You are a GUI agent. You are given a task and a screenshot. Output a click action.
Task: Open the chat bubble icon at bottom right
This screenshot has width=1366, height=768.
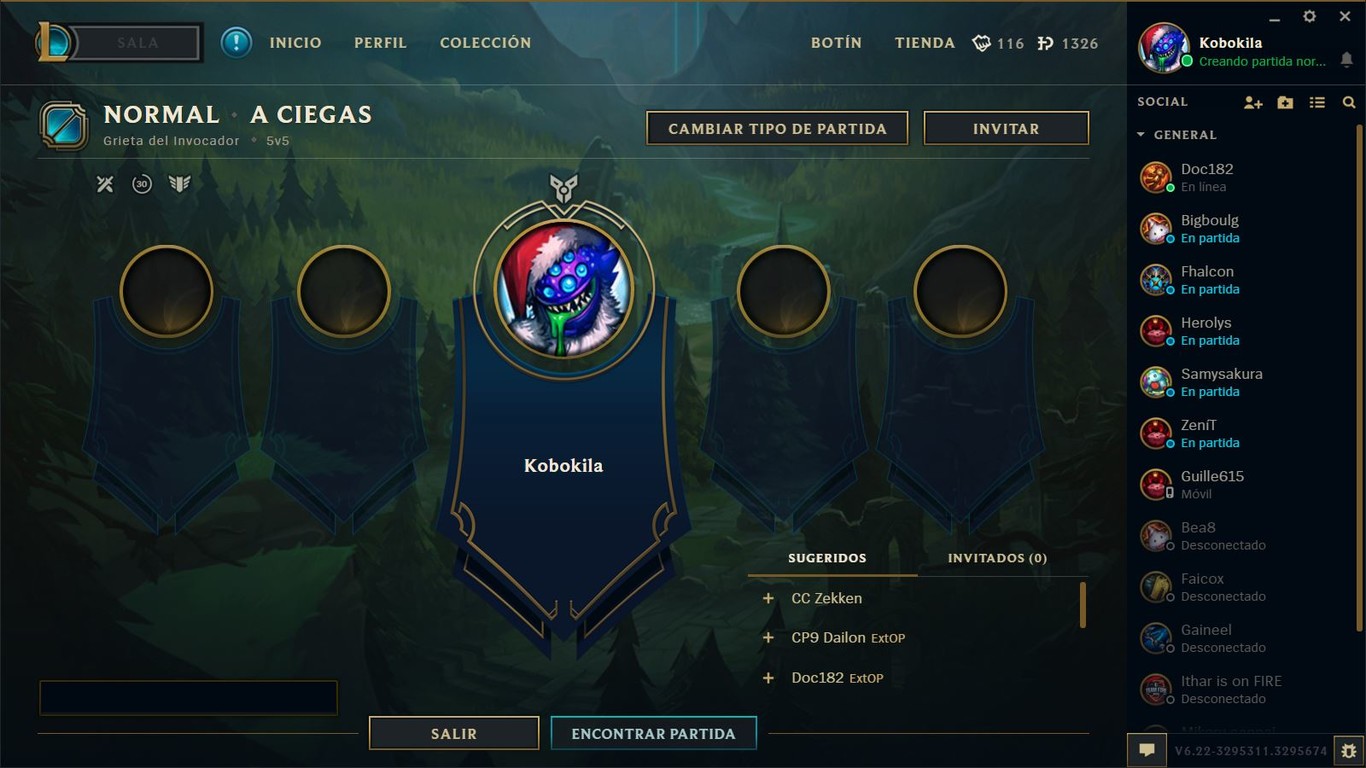[1147, 749]
